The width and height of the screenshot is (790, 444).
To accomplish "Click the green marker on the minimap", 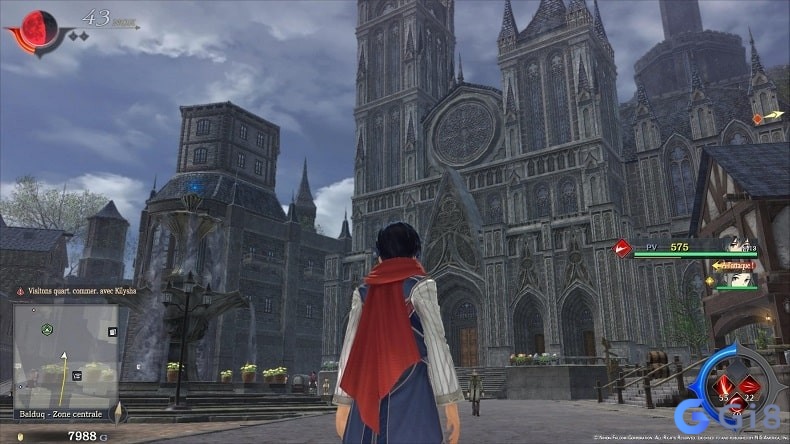I will 46,328.
